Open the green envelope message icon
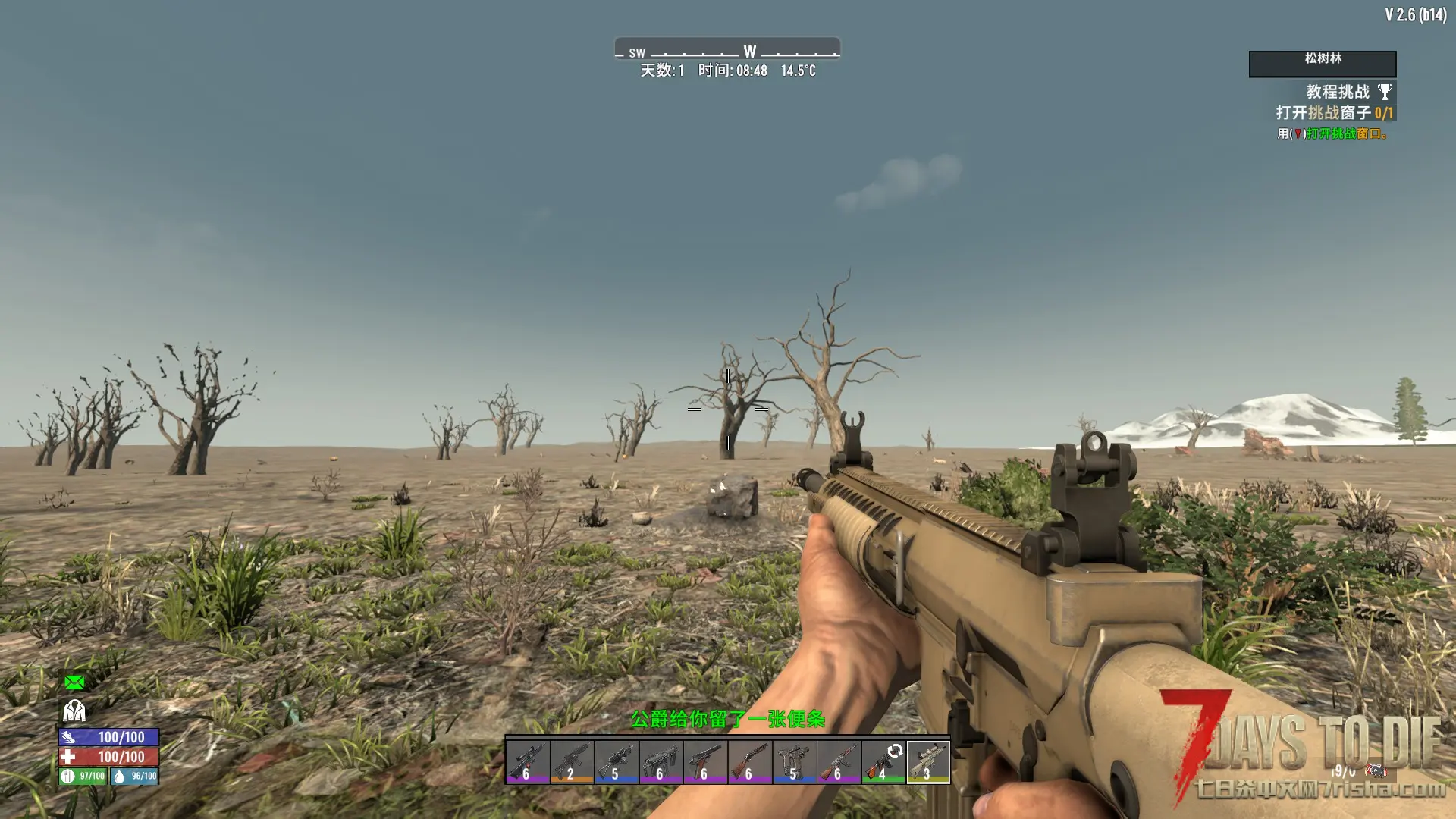This screenshot has height=819, width=1456. coord(74,682)
